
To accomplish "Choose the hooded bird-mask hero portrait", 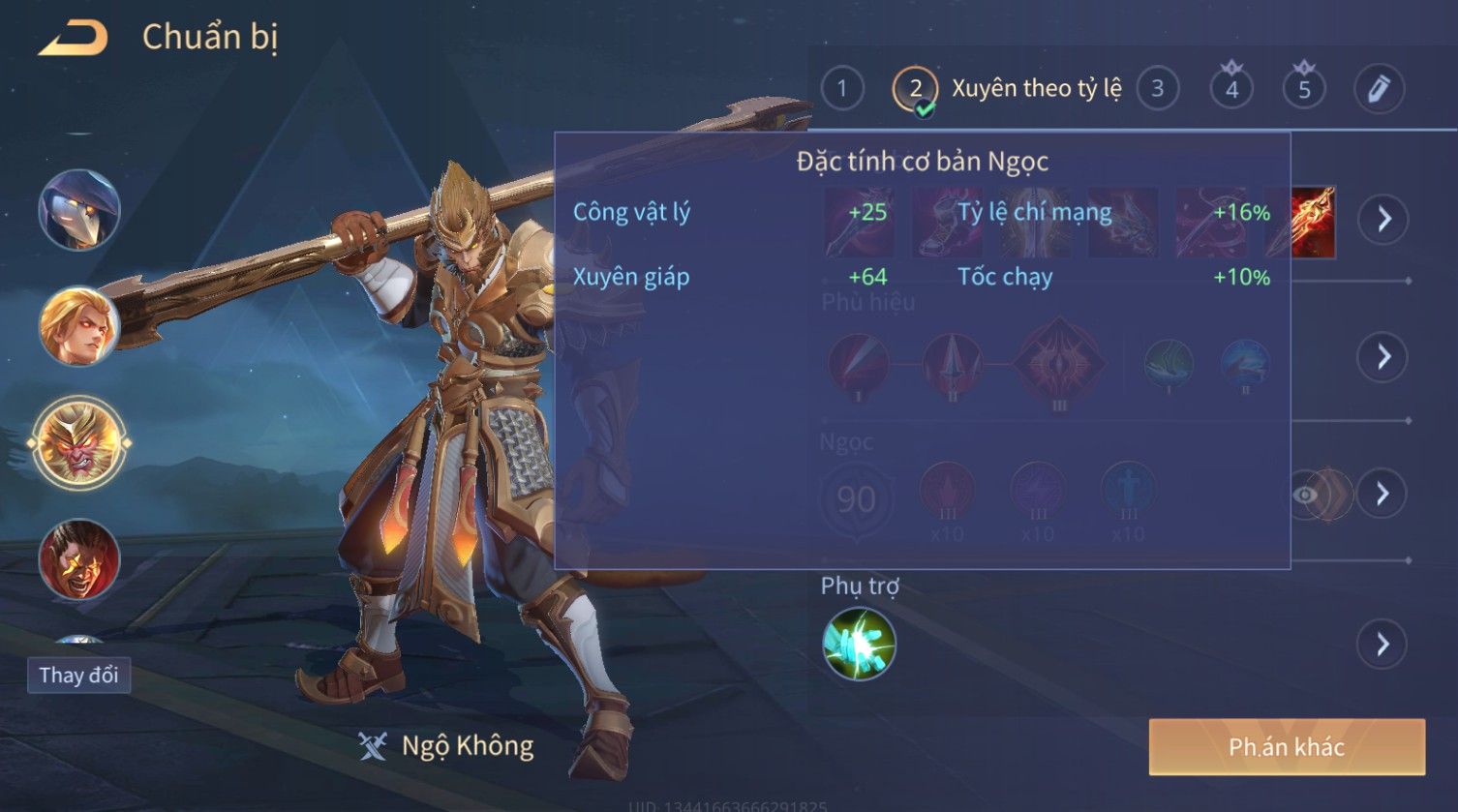I will coord(79,210).
